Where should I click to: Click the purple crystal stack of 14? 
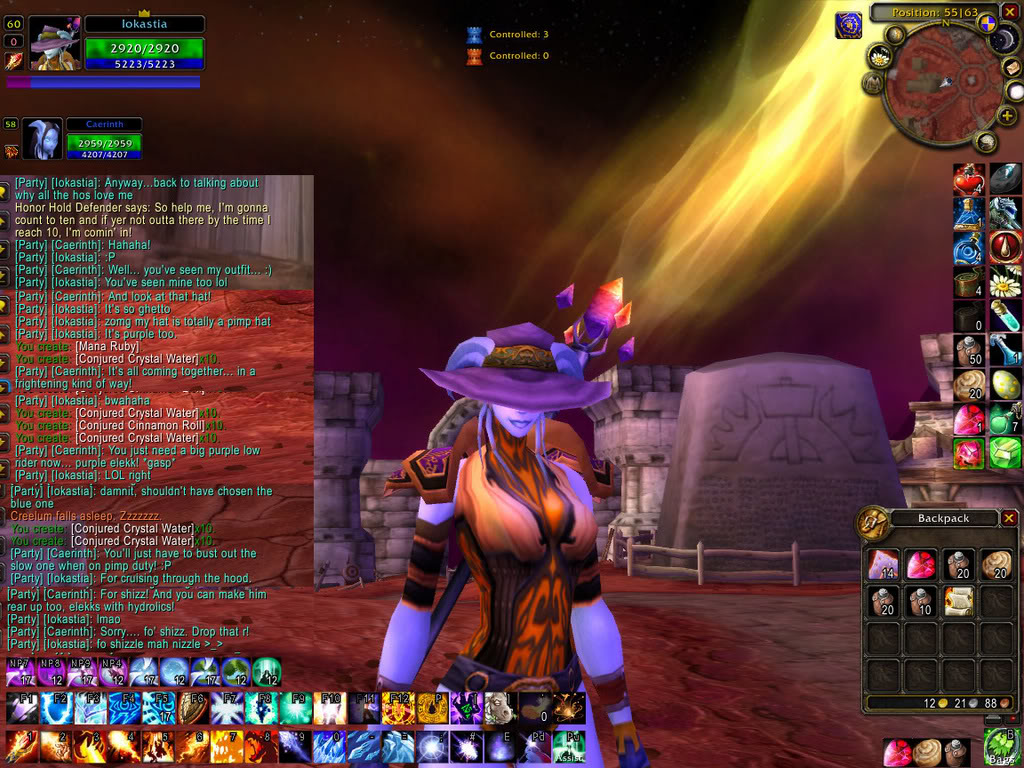[x=882, y=565]
